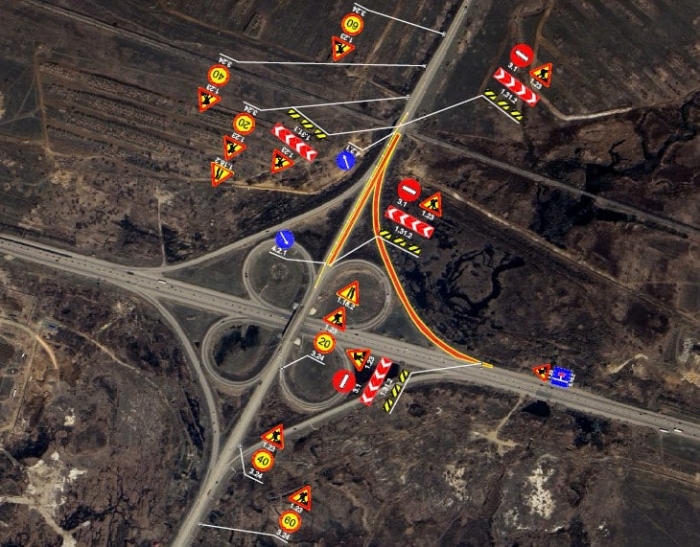Click the blue rectangular sign marker
The height and width of the screenshot is (547, 700).
coord(562,376)
